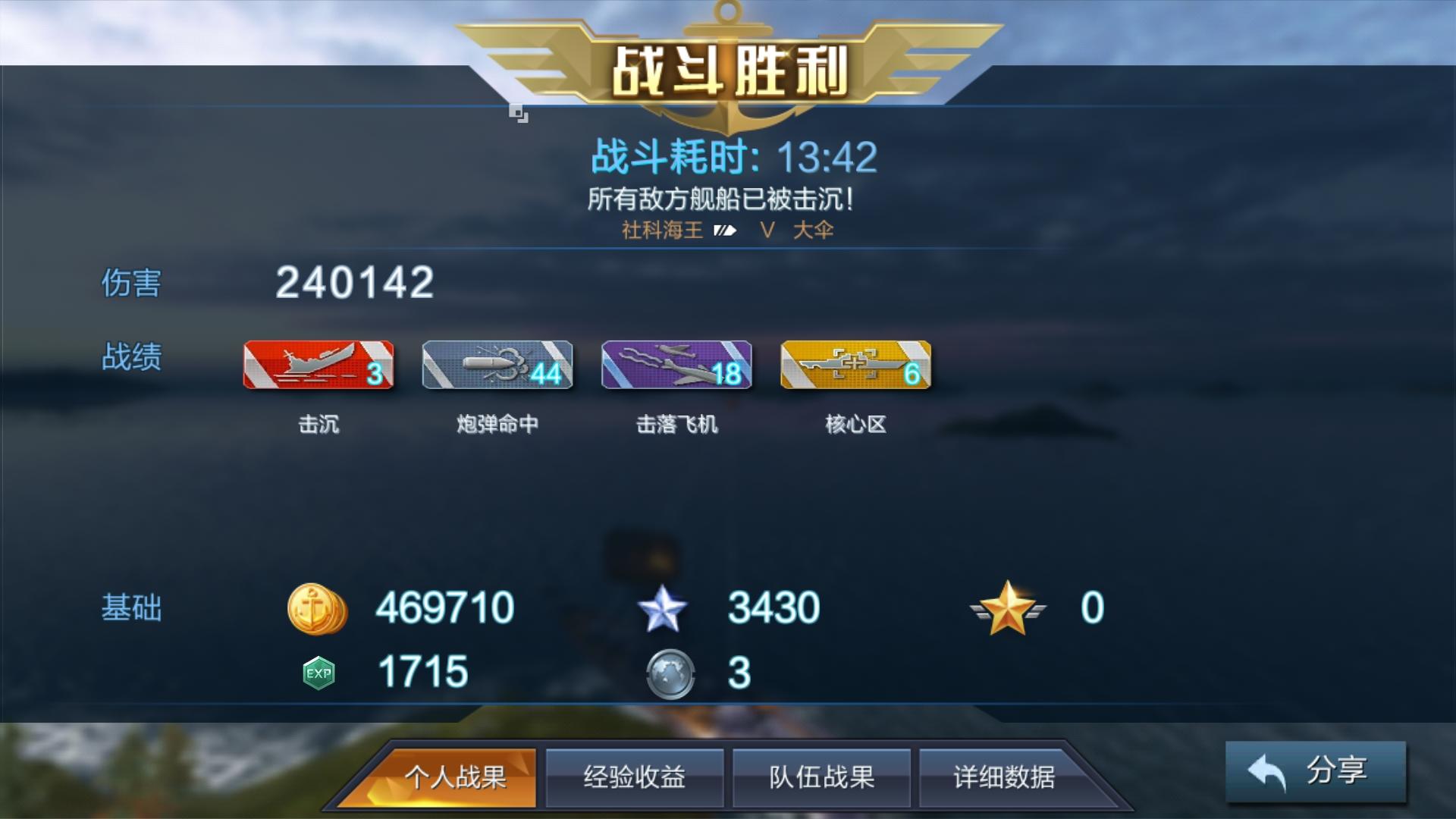The height and width of the screenshot is (819, 1456).
Task: Switch to the 经验收益 tab
Action: coord(635,777)
